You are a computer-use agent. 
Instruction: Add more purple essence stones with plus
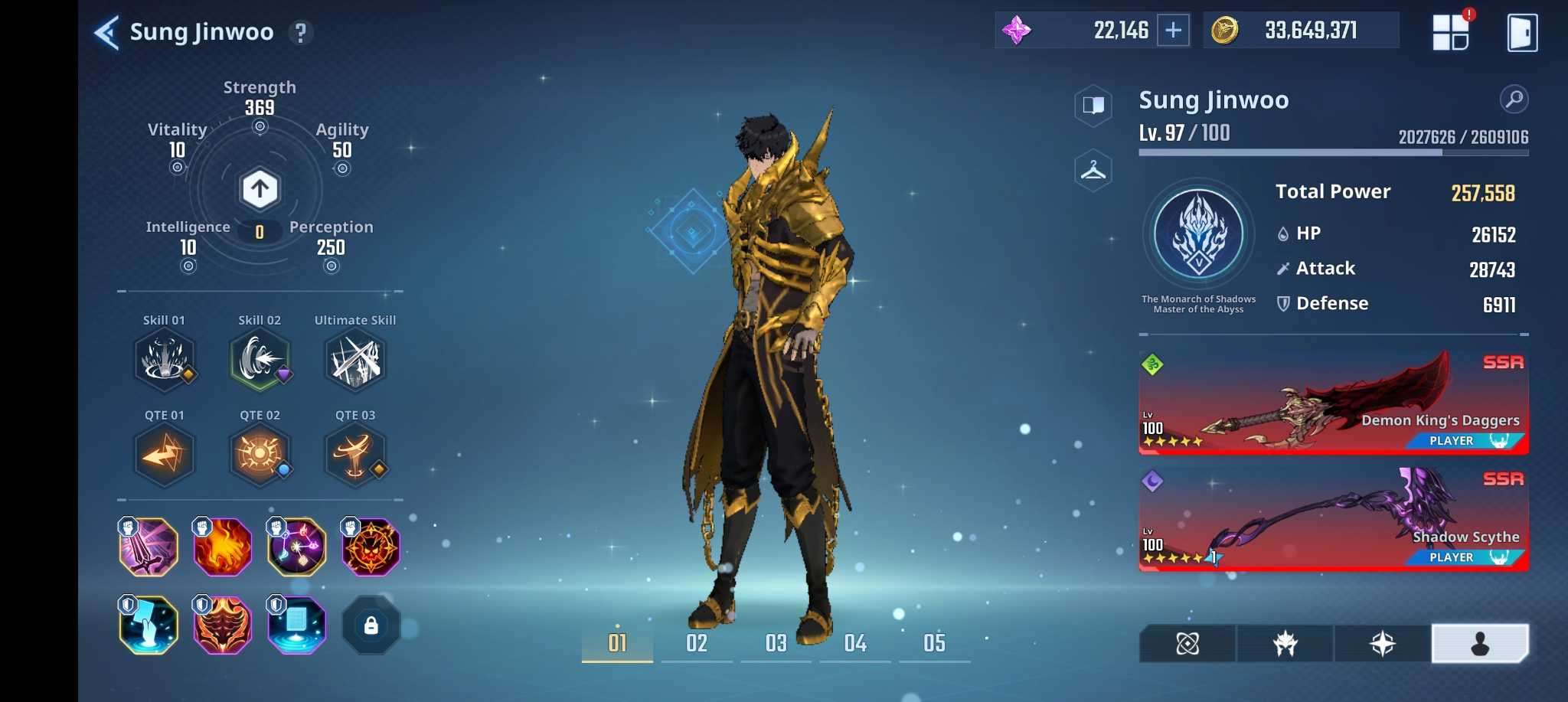(1173, 31)
